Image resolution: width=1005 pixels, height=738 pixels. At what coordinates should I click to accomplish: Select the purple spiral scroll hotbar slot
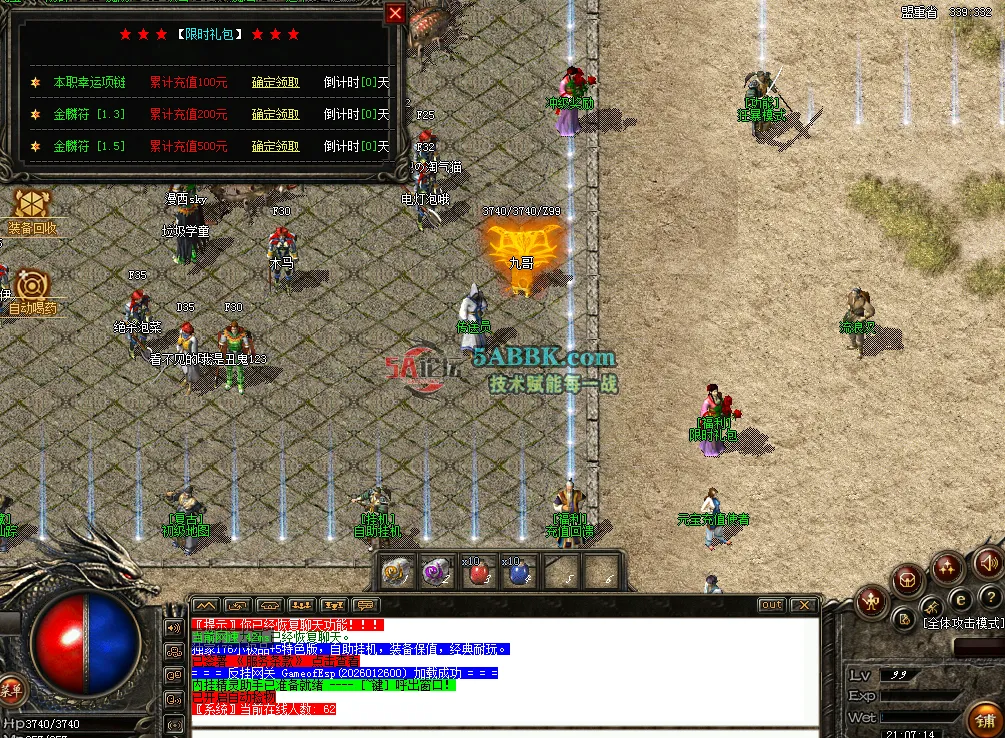[x=436, y=573]
